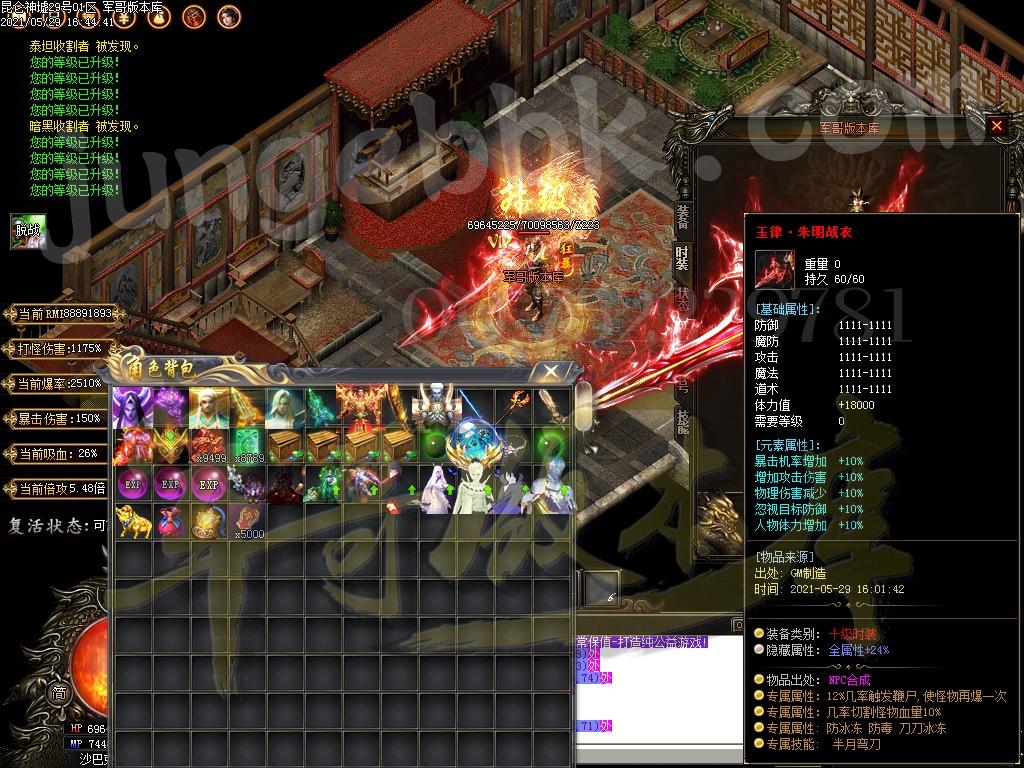Click the 当前爆率 drop-rate stat label

point(58,384)
